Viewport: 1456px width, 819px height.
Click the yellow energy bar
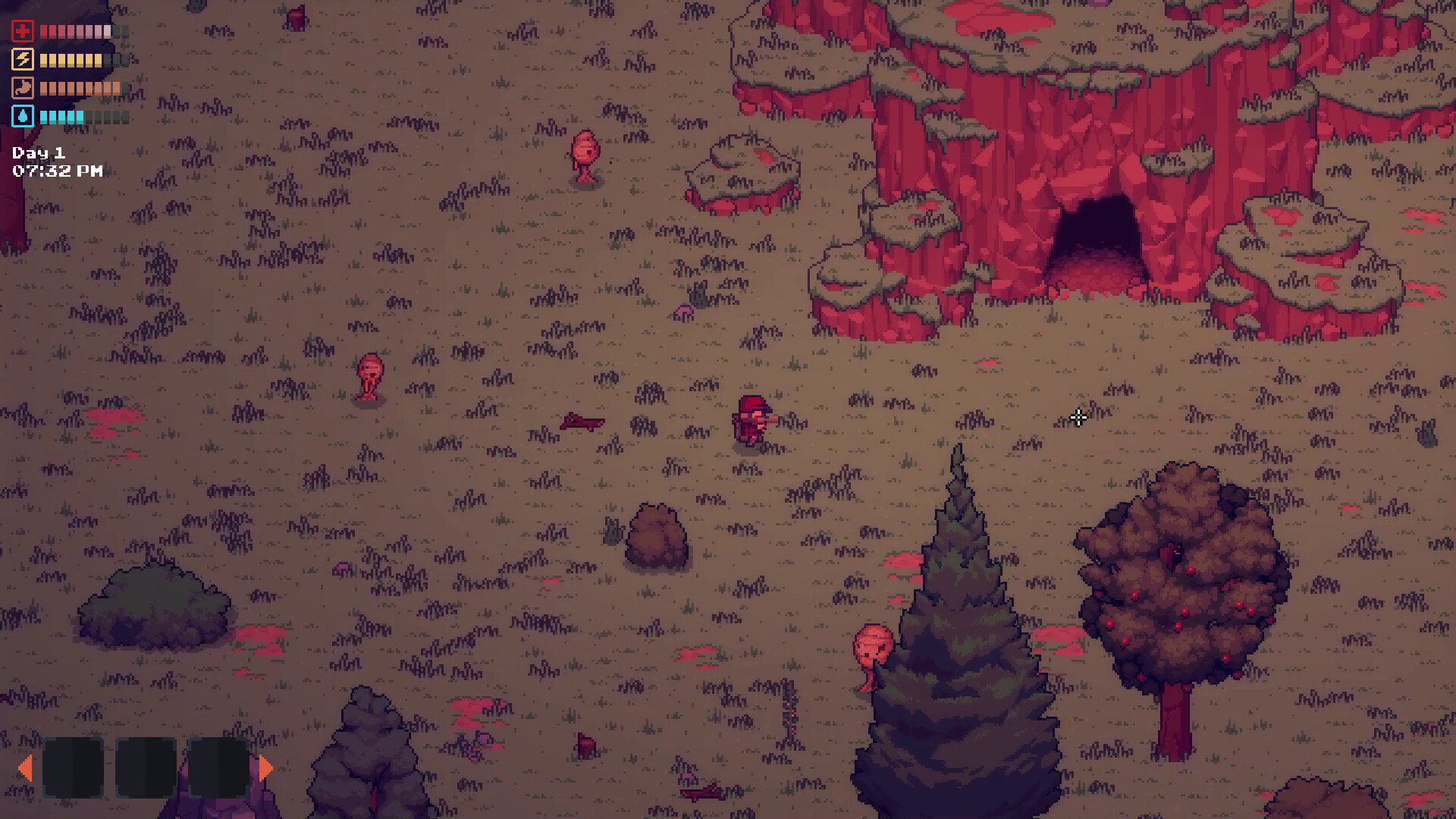(x=72, y=60)
